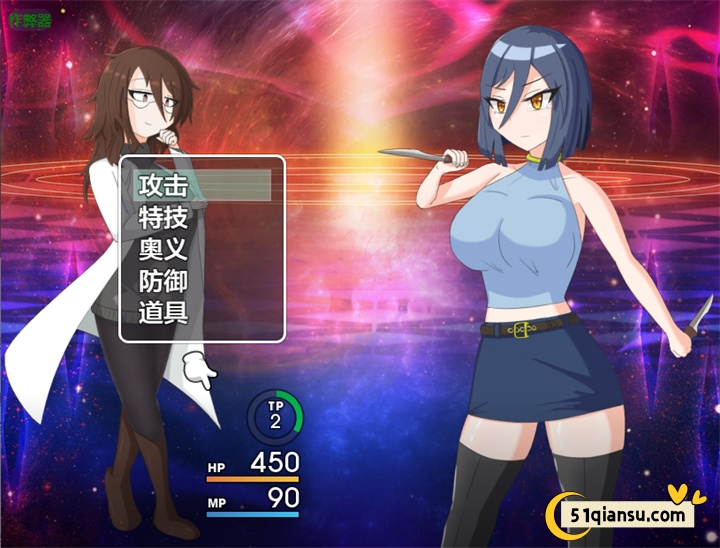
Task: Choose the 特技 (Skills) command
Action: click(165, 217)
